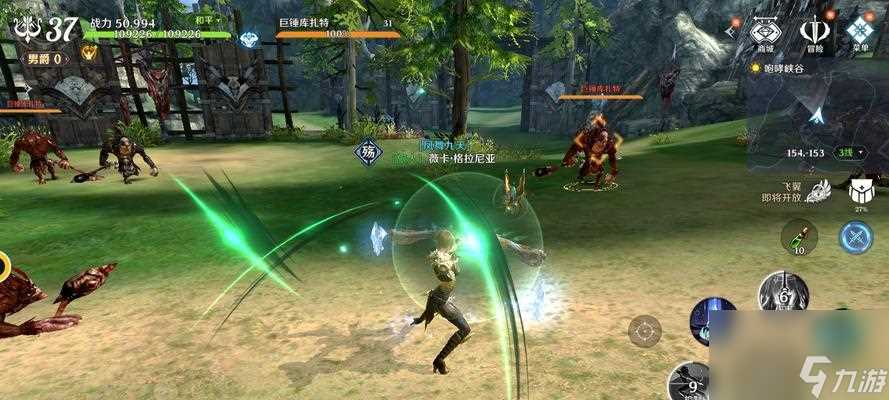Image resolution: width=889 pixels, height=400 pixels.
Task: Click the golden emblem beside 男爵 title
Action: [88, 52]
